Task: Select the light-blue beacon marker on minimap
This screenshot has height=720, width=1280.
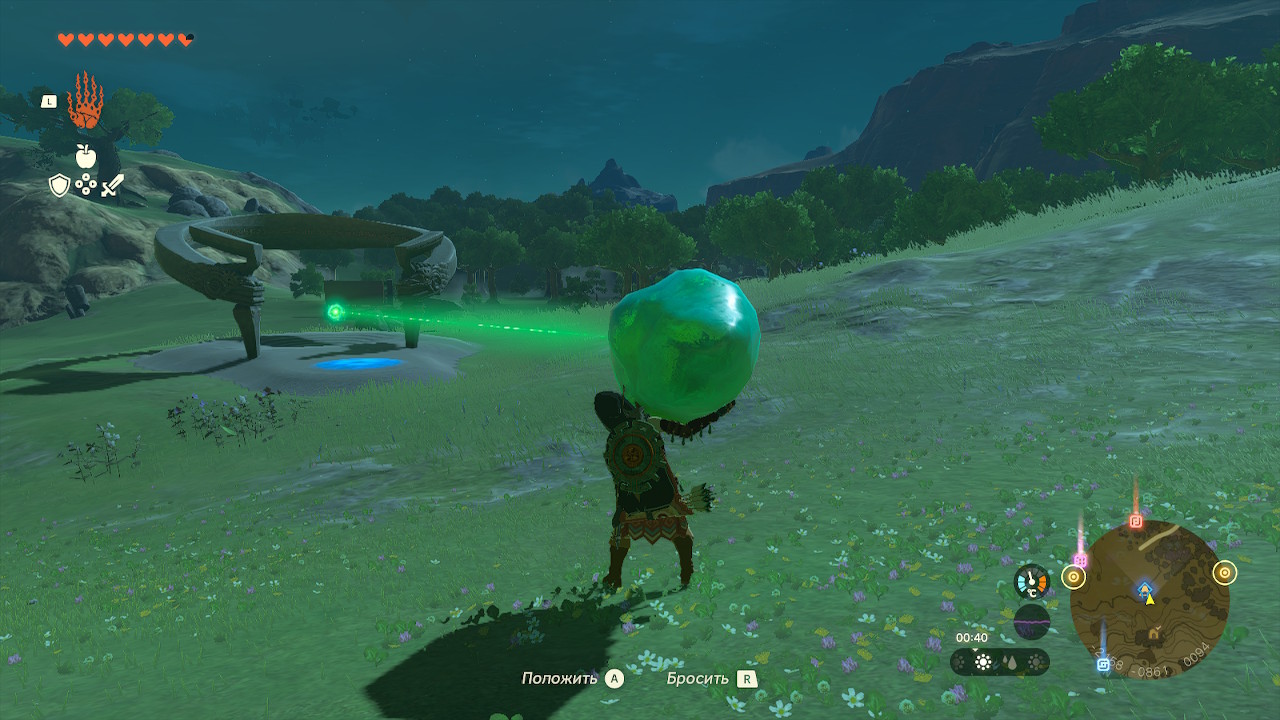Action: click(x=1103, y=664)
